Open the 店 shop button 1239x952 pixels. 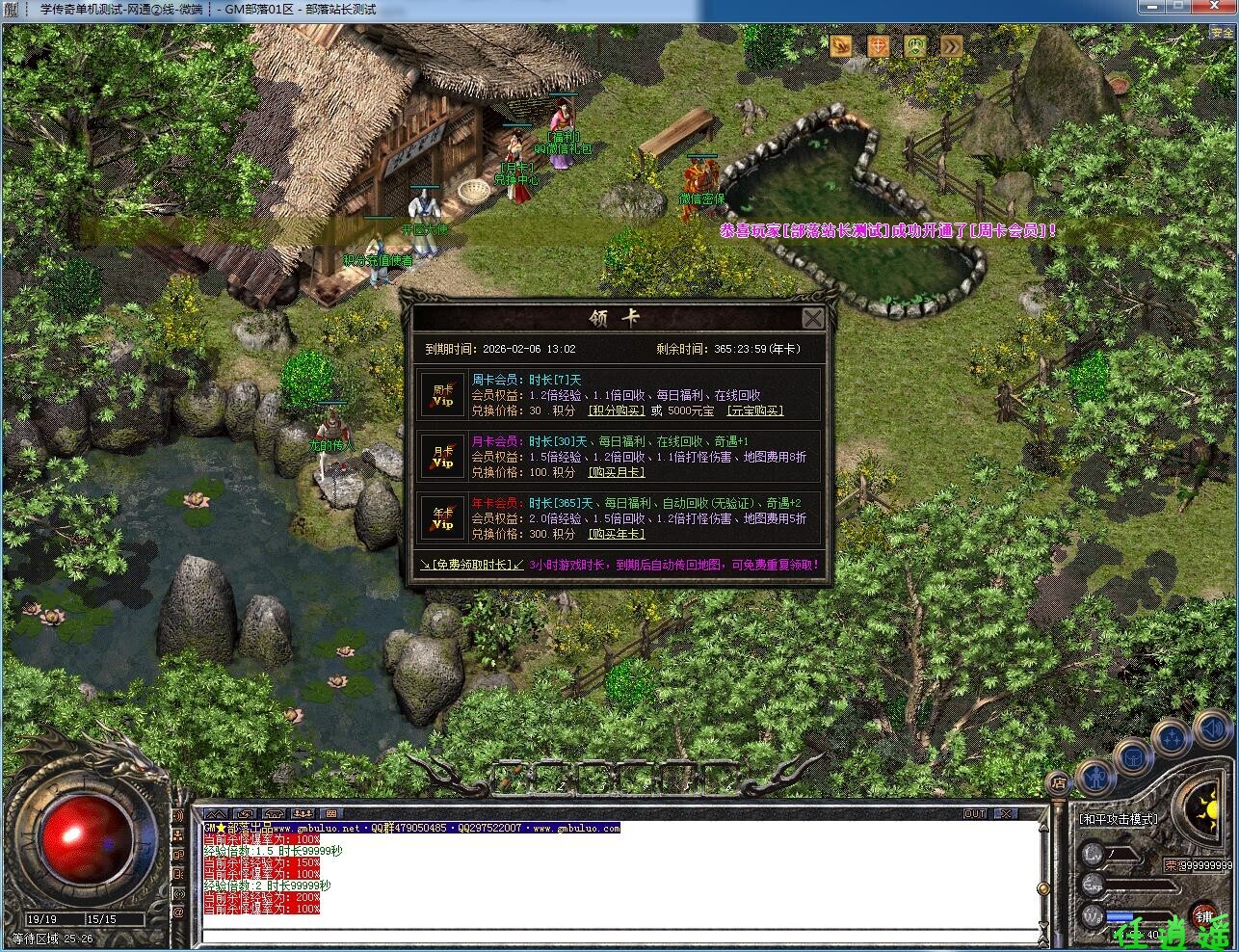1058,782
